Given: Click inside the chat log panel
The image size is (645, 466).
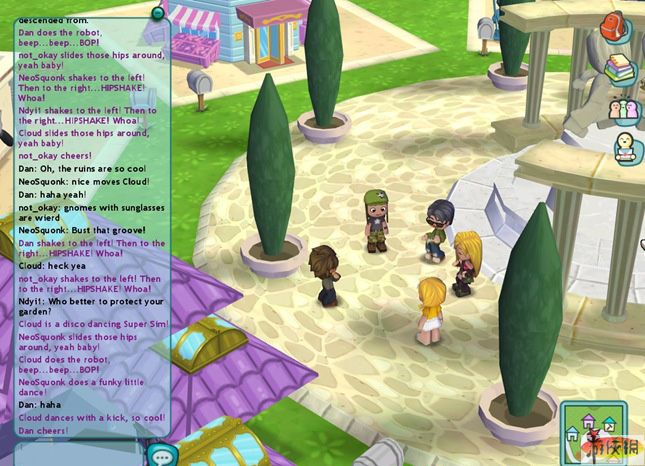Looking at the screenshot, I should (88, 220).
